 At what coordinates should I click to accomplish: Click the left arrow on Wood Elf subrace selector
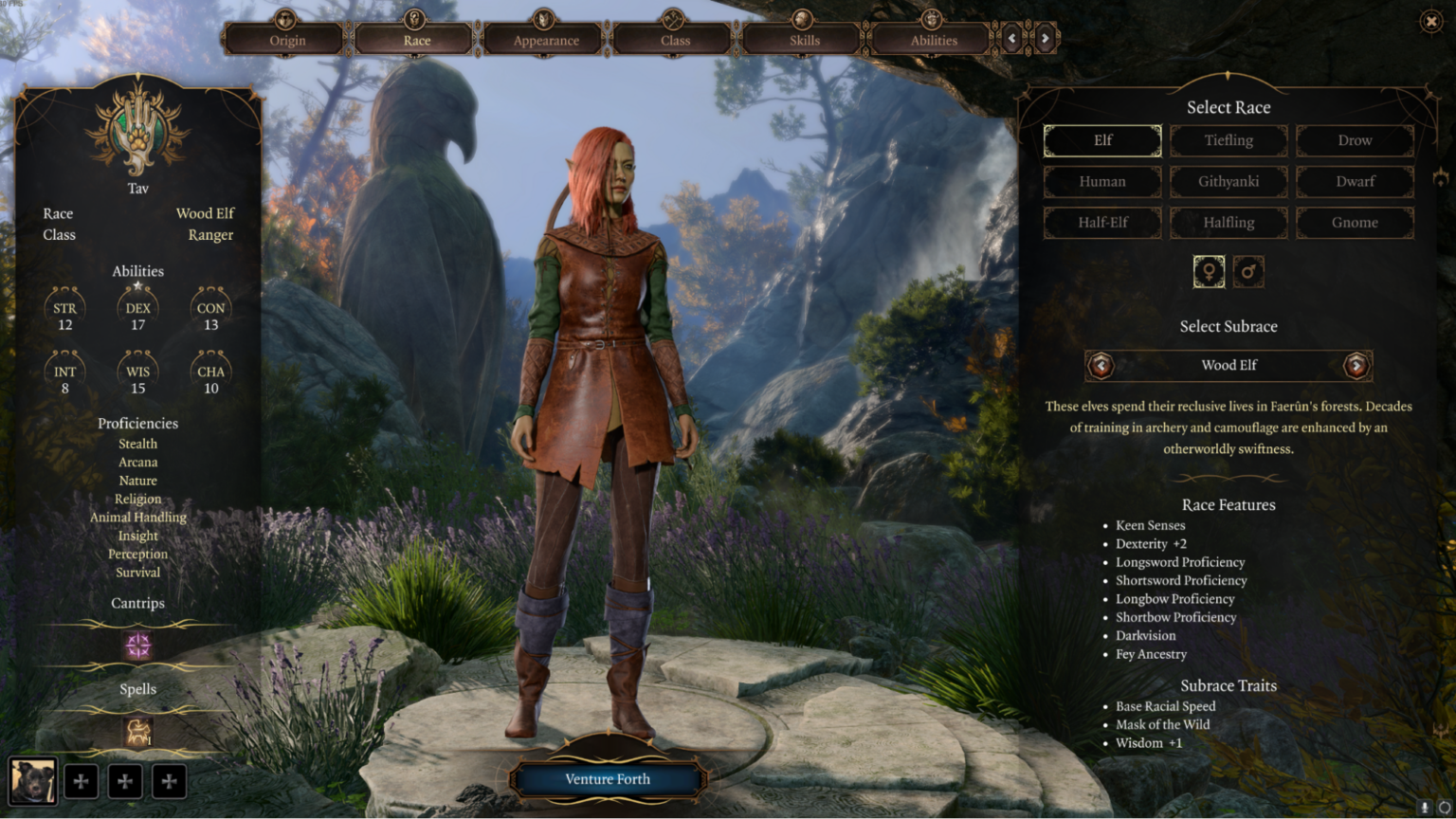[1101, 366]
